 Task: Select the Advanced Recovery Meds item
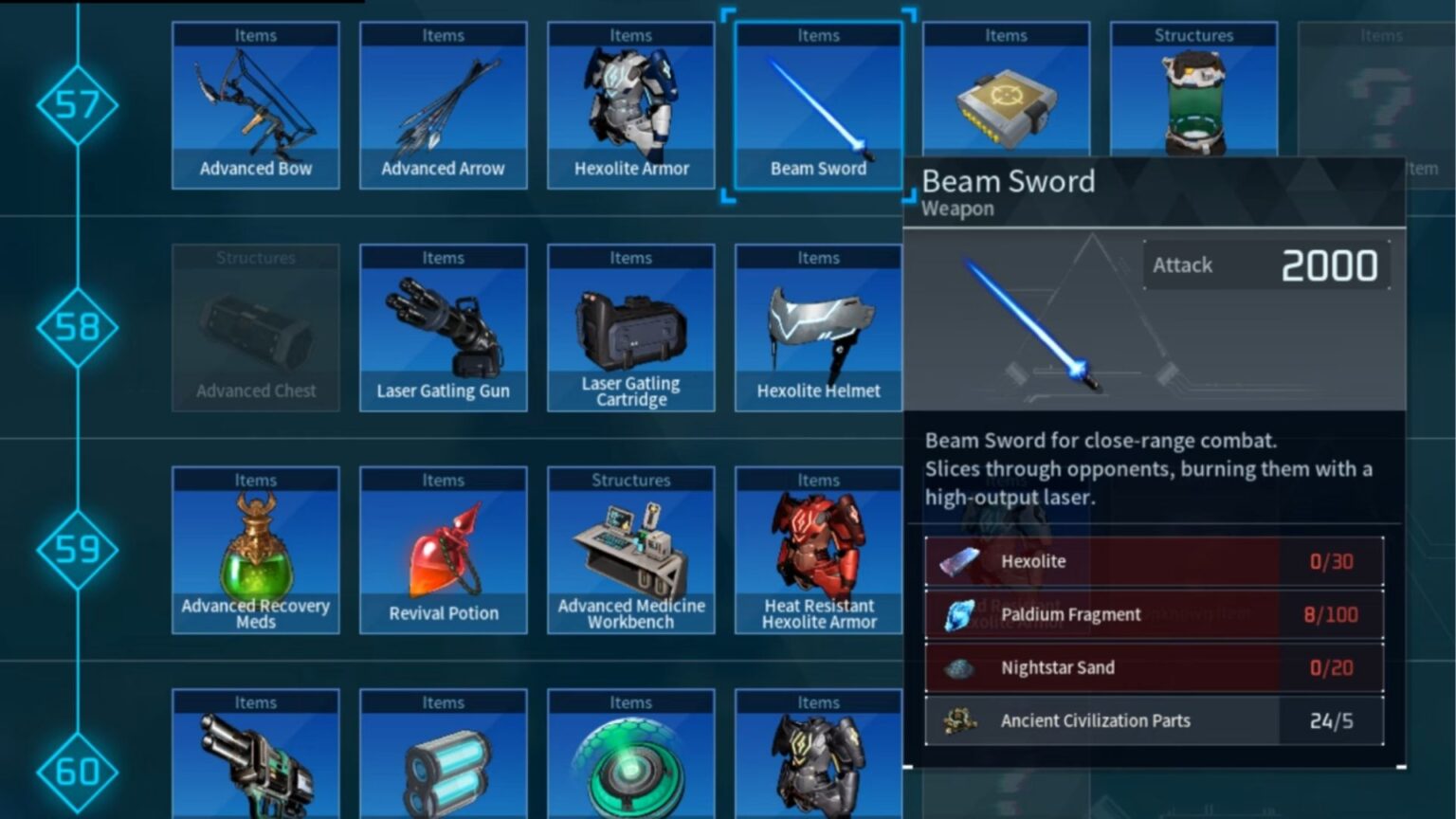(x=254, y=550)
